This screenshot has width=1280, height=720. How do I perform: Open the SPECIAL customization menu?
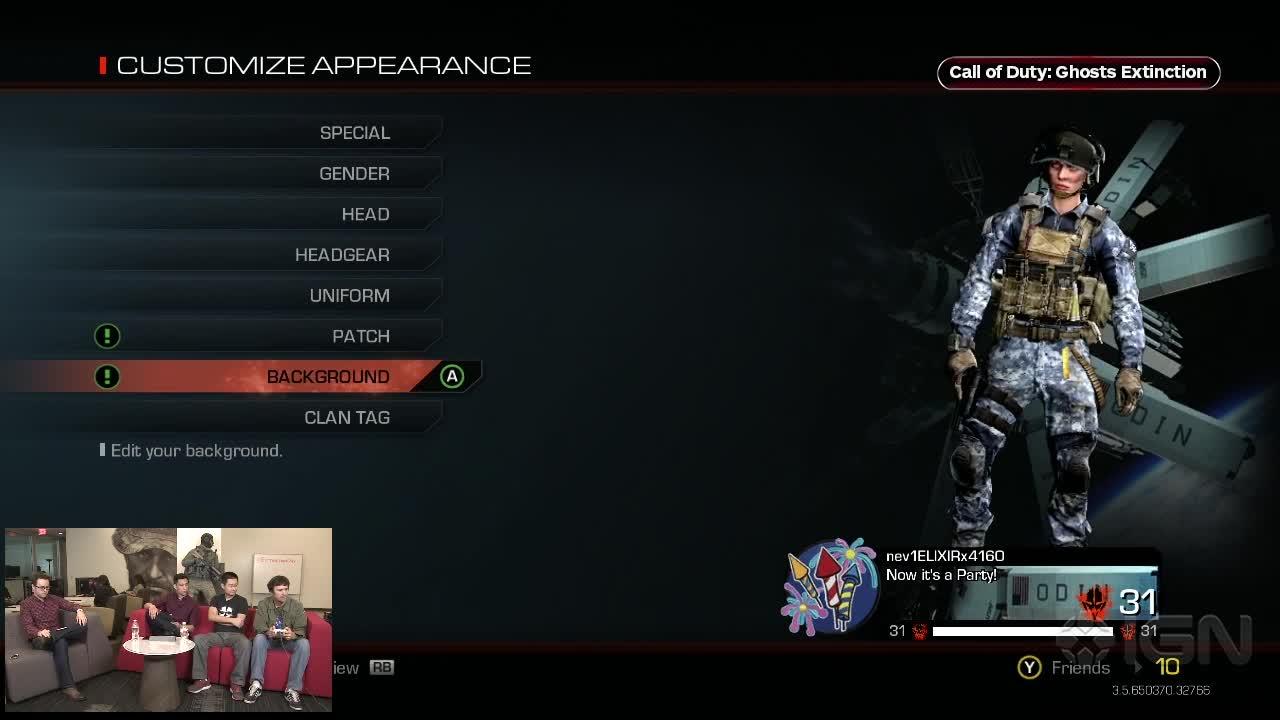[356, 132]
